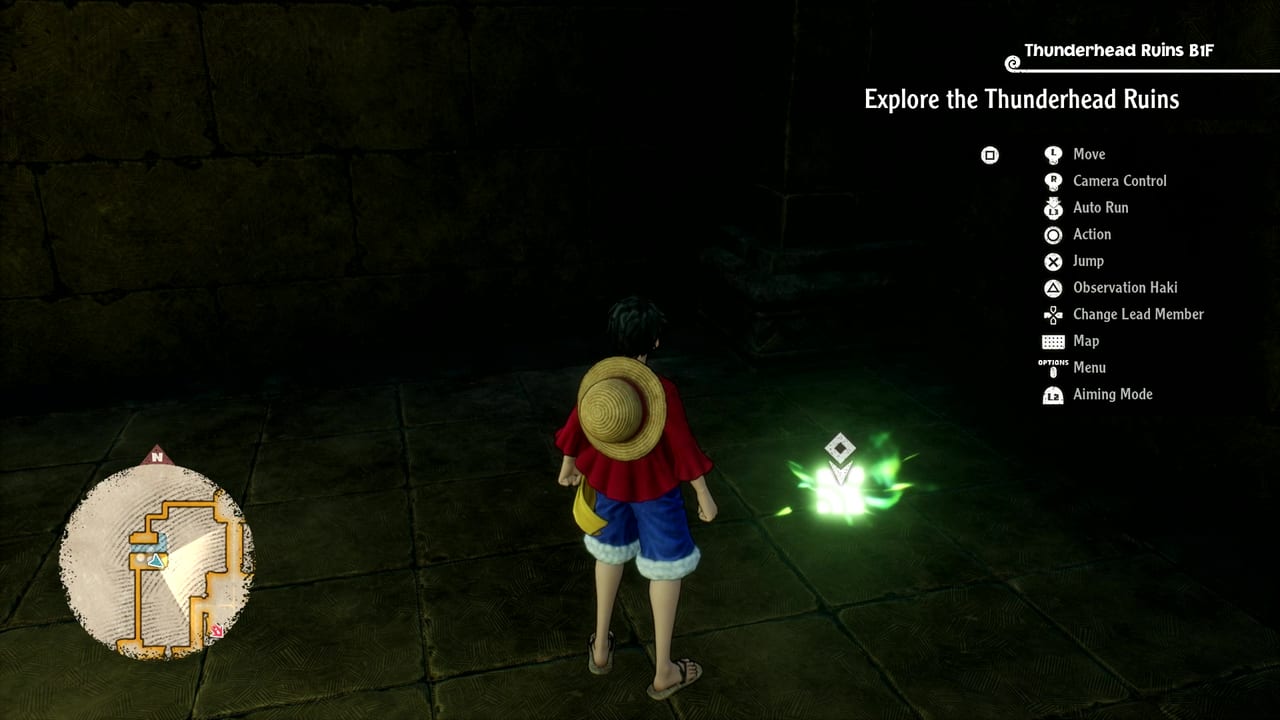This screenshot has width=1280, height=720.
Task: Select the X button Jump icon
Action: click(1053, 261)
